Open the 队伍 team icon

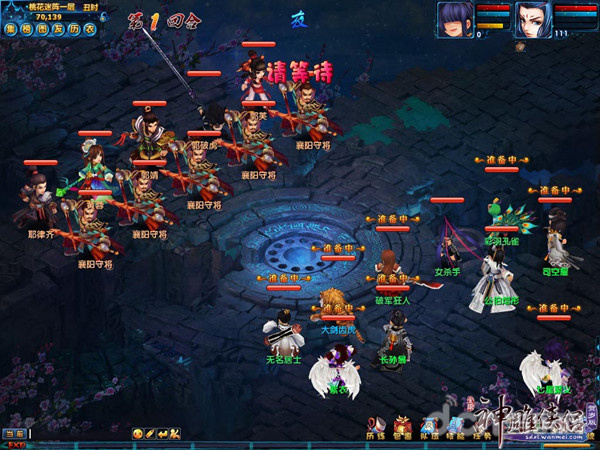click(429, 427)
